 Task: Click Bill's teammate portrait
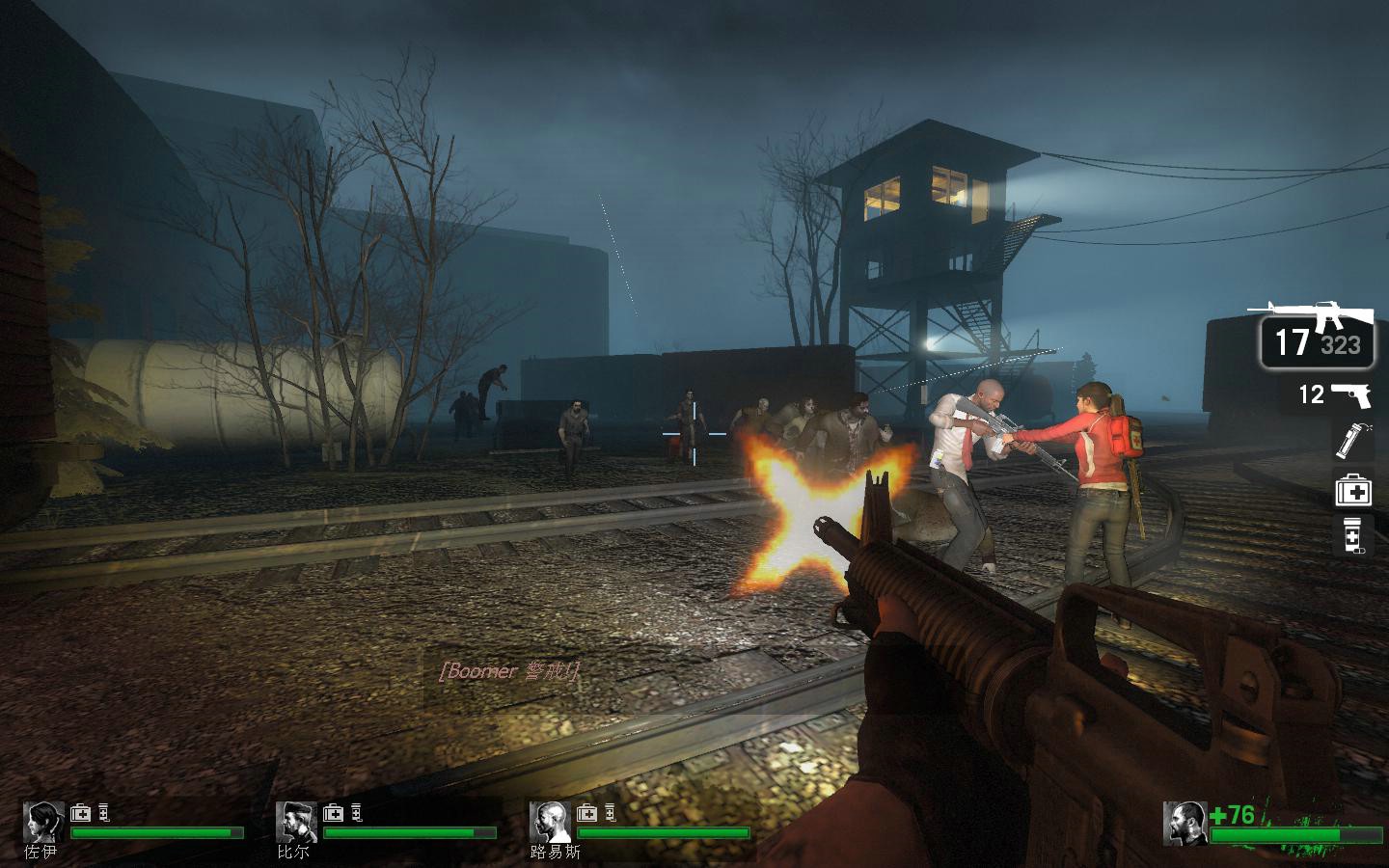pyautogui.click(x=296, y=822)
